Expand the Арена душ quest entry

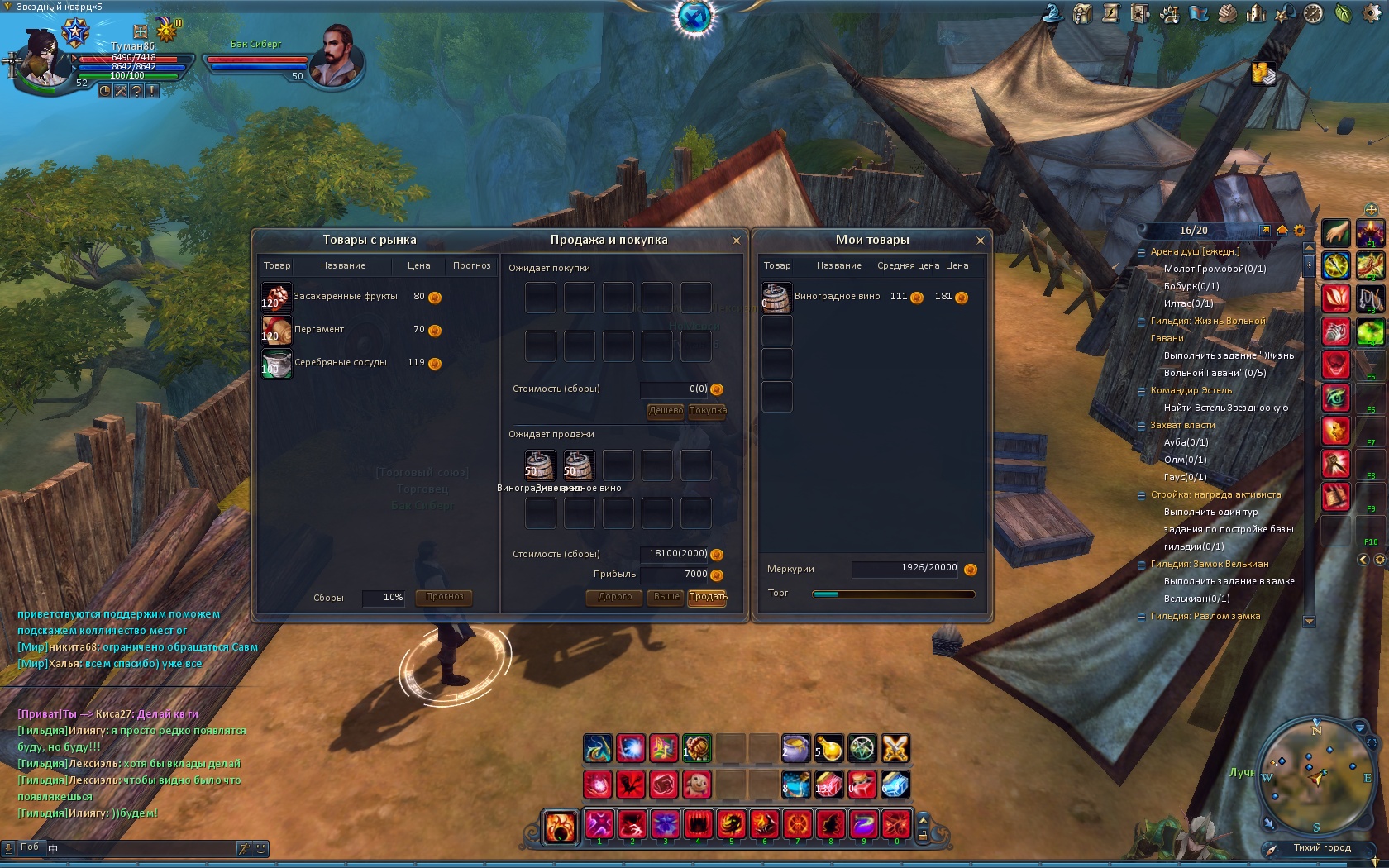1142,251
